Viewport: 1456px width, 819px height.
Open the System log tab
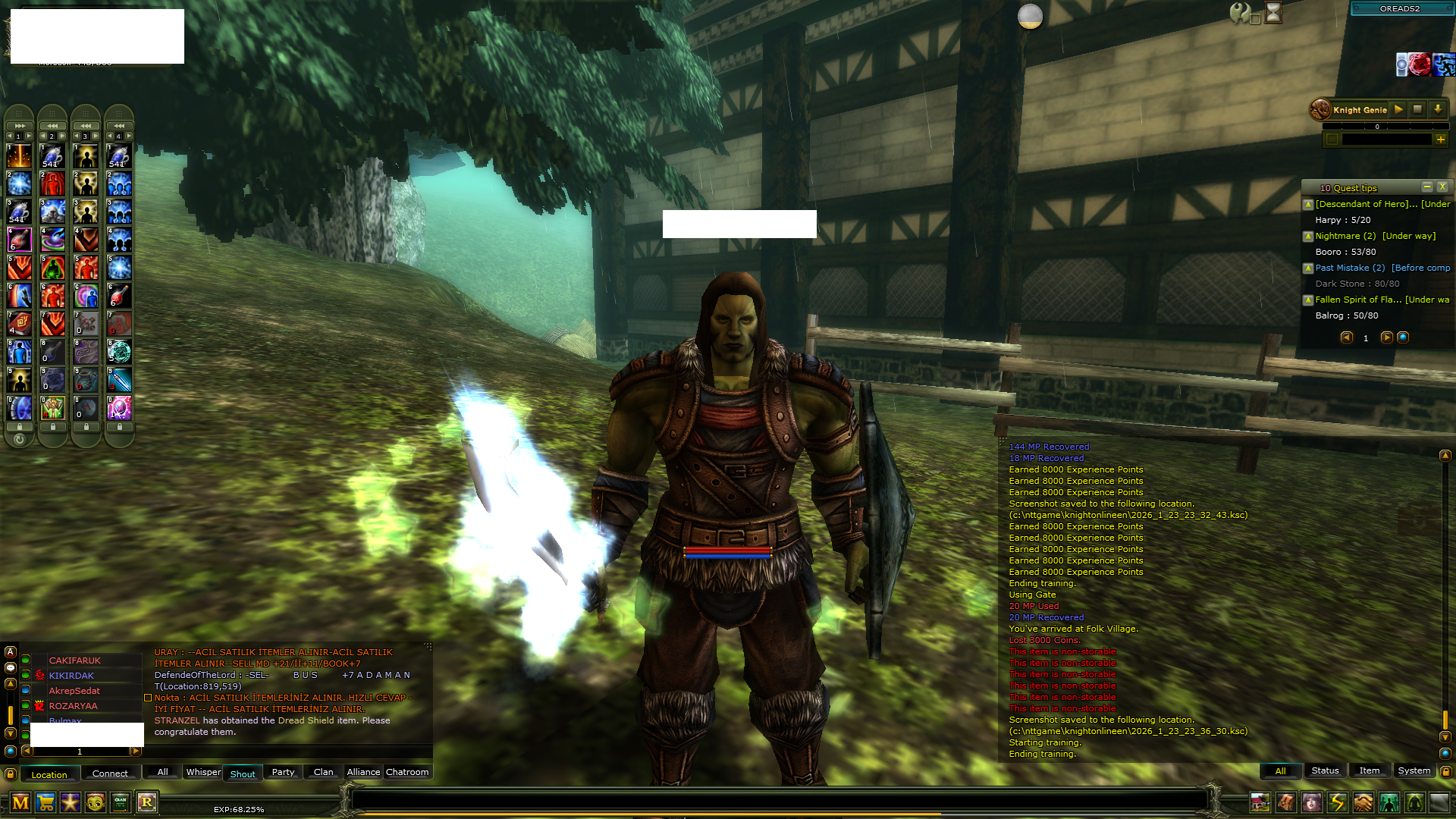click(x=1414, y=770)
